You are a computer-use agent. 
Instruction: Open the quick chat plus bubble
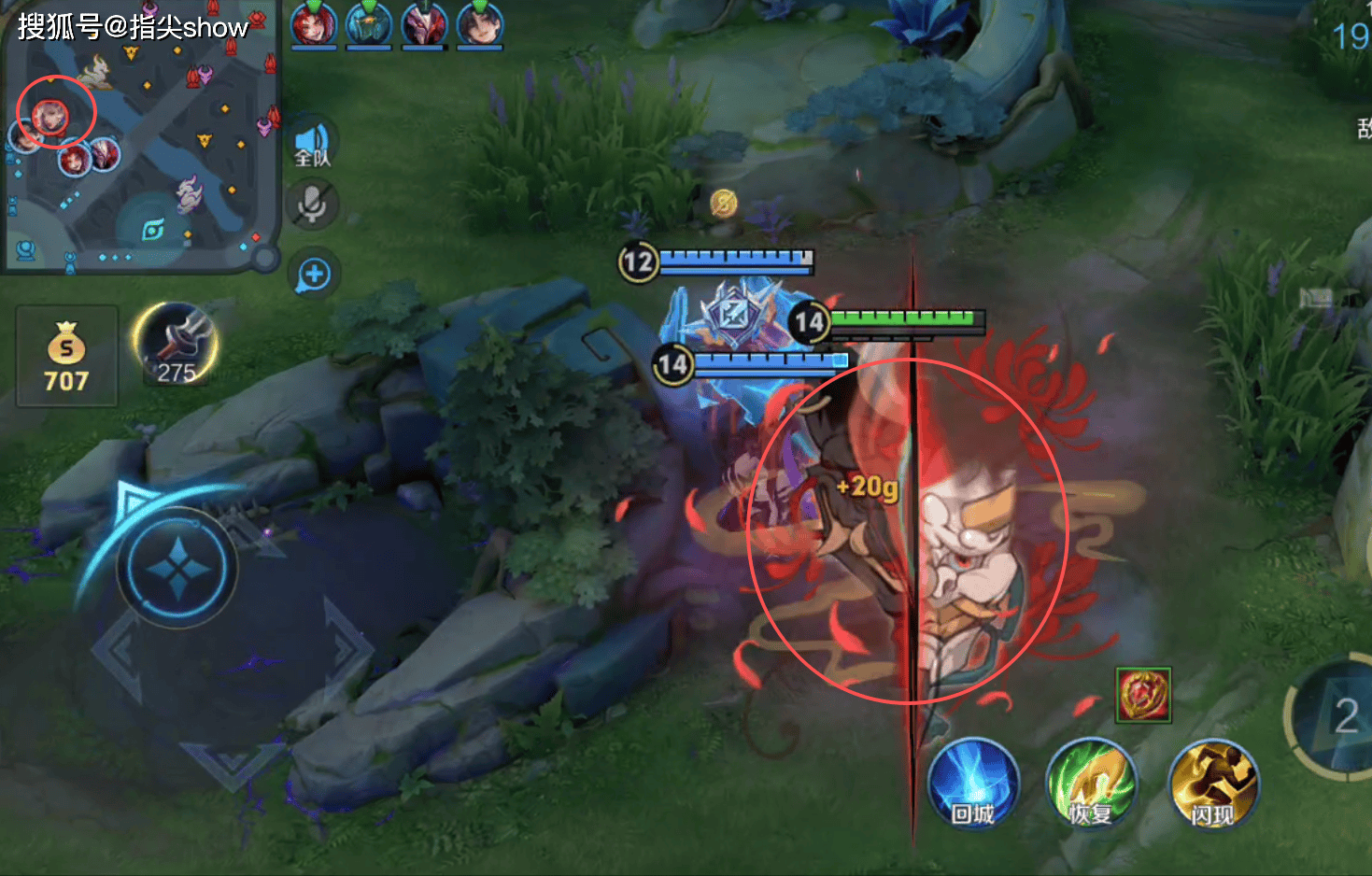tap(314, 275)
